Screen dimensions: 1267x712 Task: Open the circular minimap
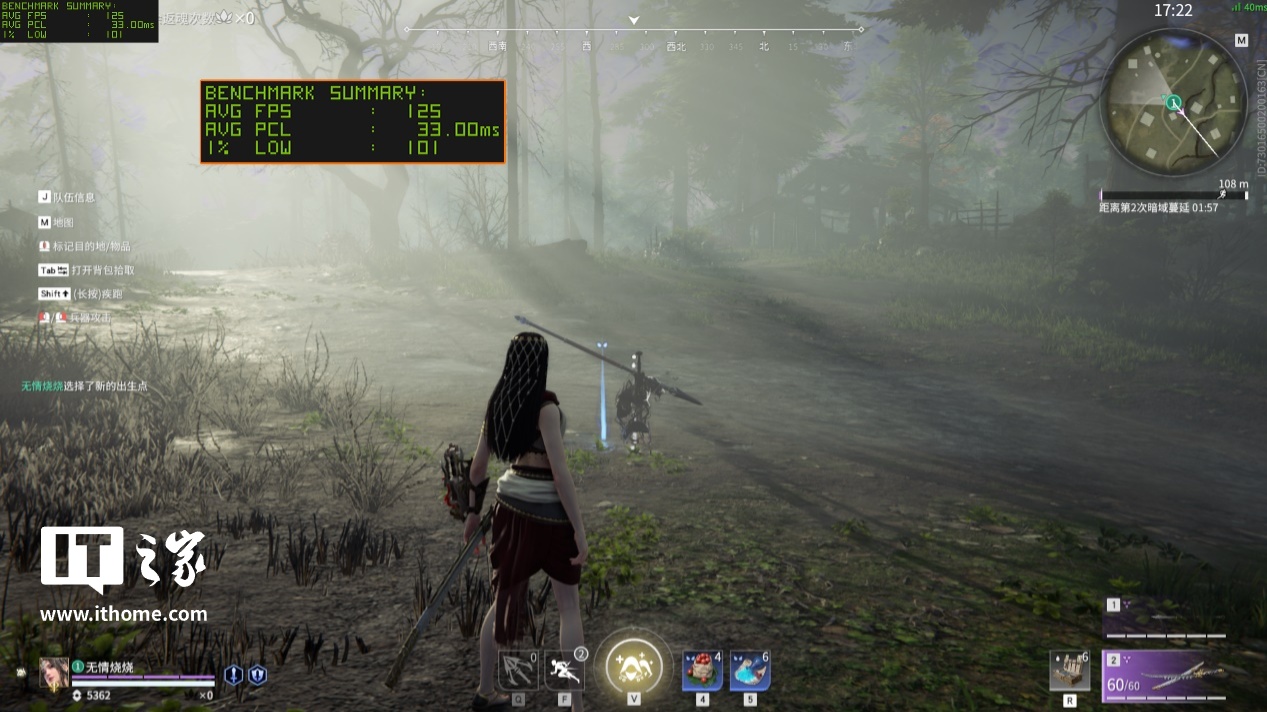coord(1173,102)
